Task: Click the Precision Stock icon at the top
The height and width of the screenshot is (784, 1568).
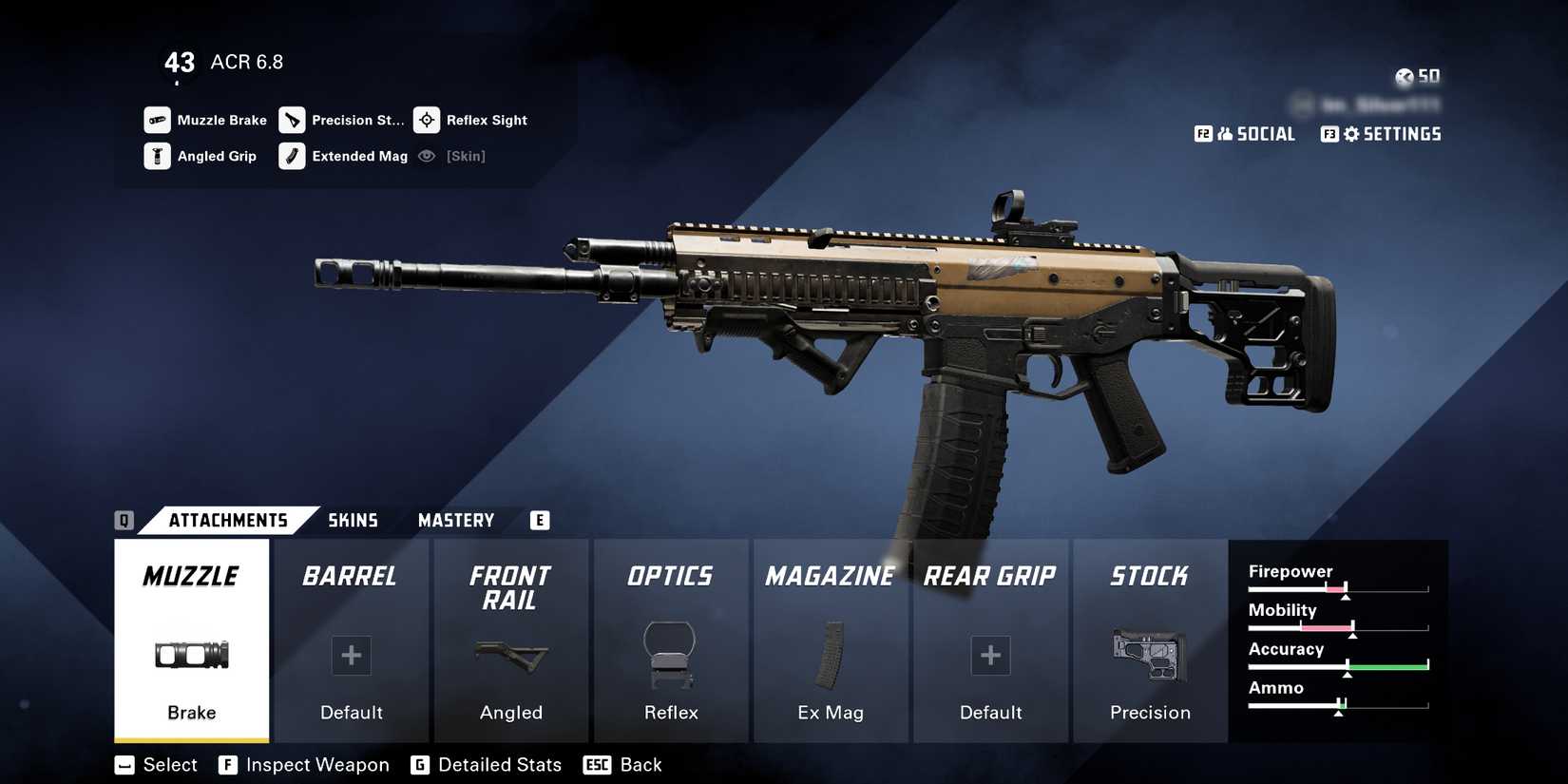Action: click(291, 120)
